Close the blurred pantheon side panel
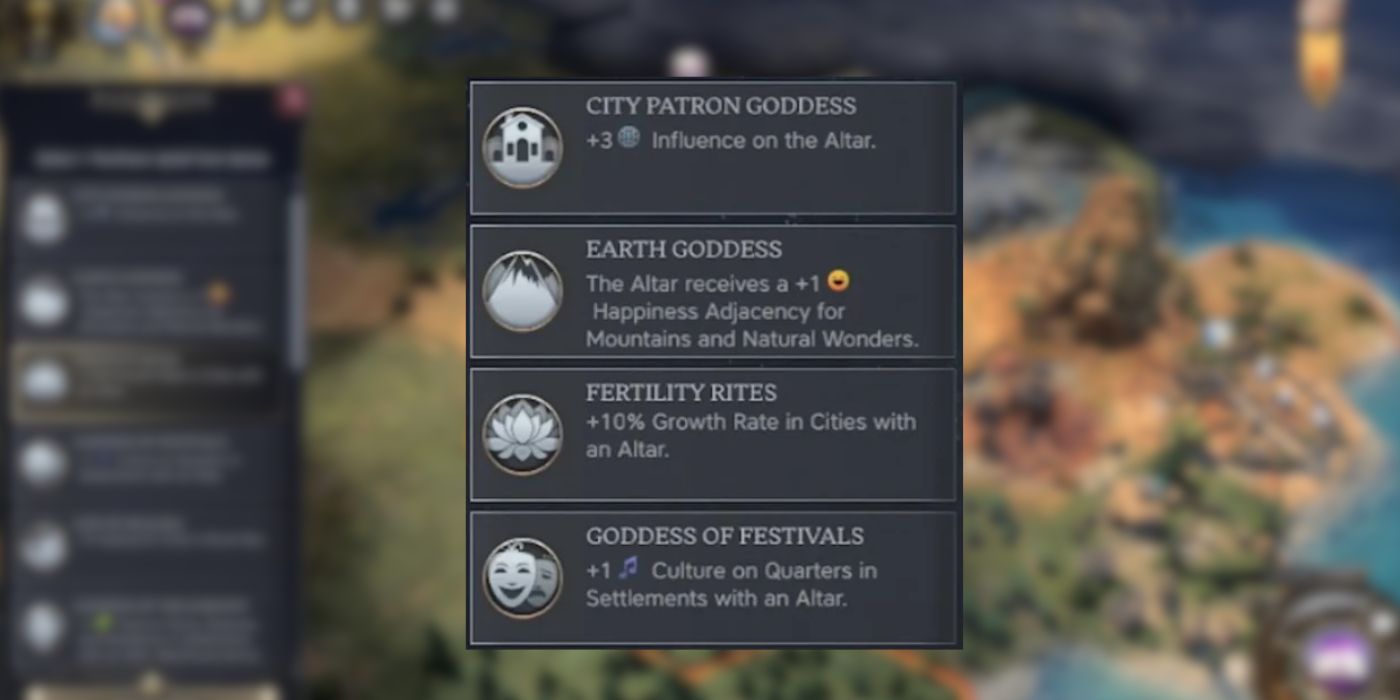This screenshot has width=1400, height=700. pos(293,99)
